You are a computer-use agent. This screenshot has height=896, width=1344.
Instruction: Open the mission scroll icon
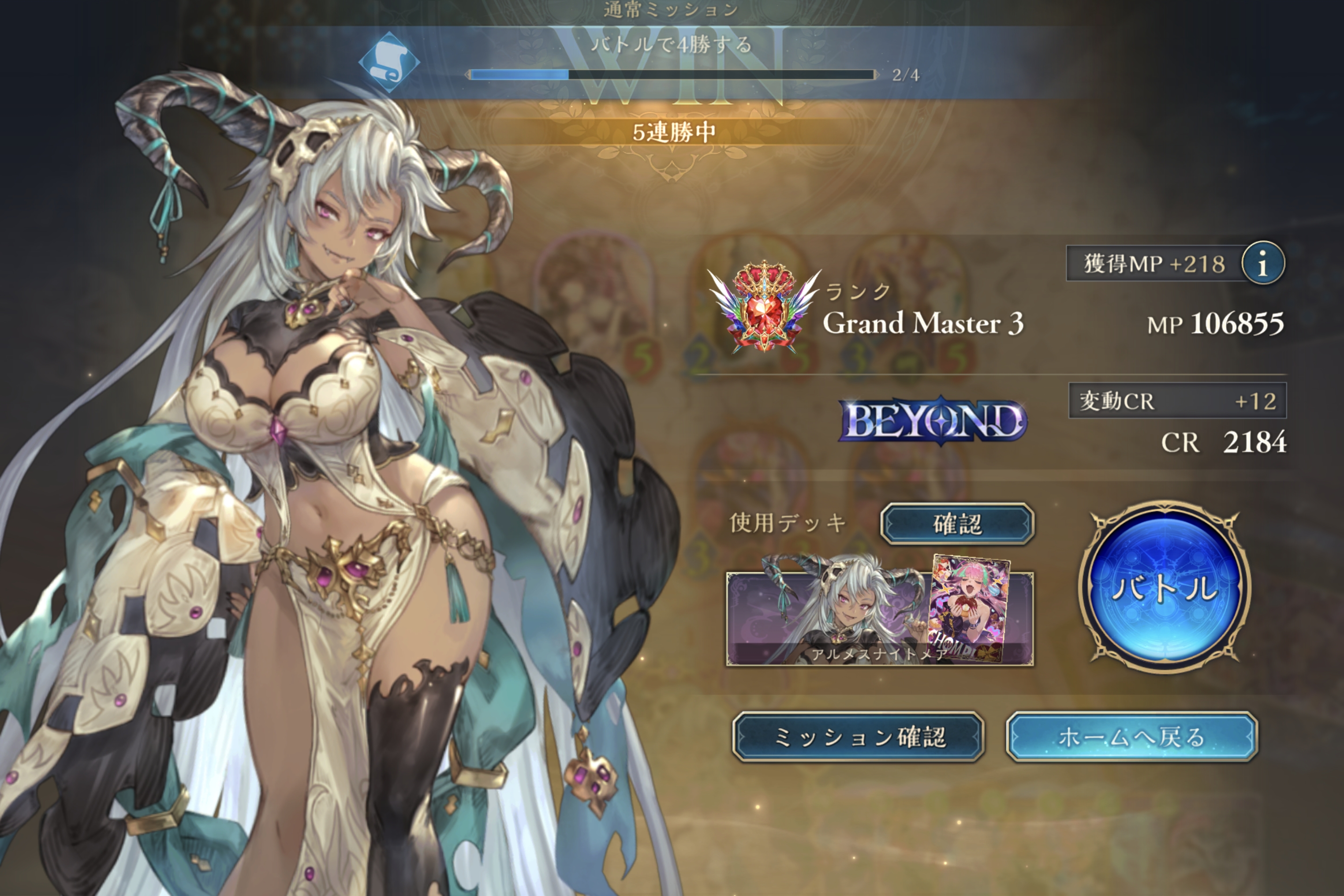point(388,62)
